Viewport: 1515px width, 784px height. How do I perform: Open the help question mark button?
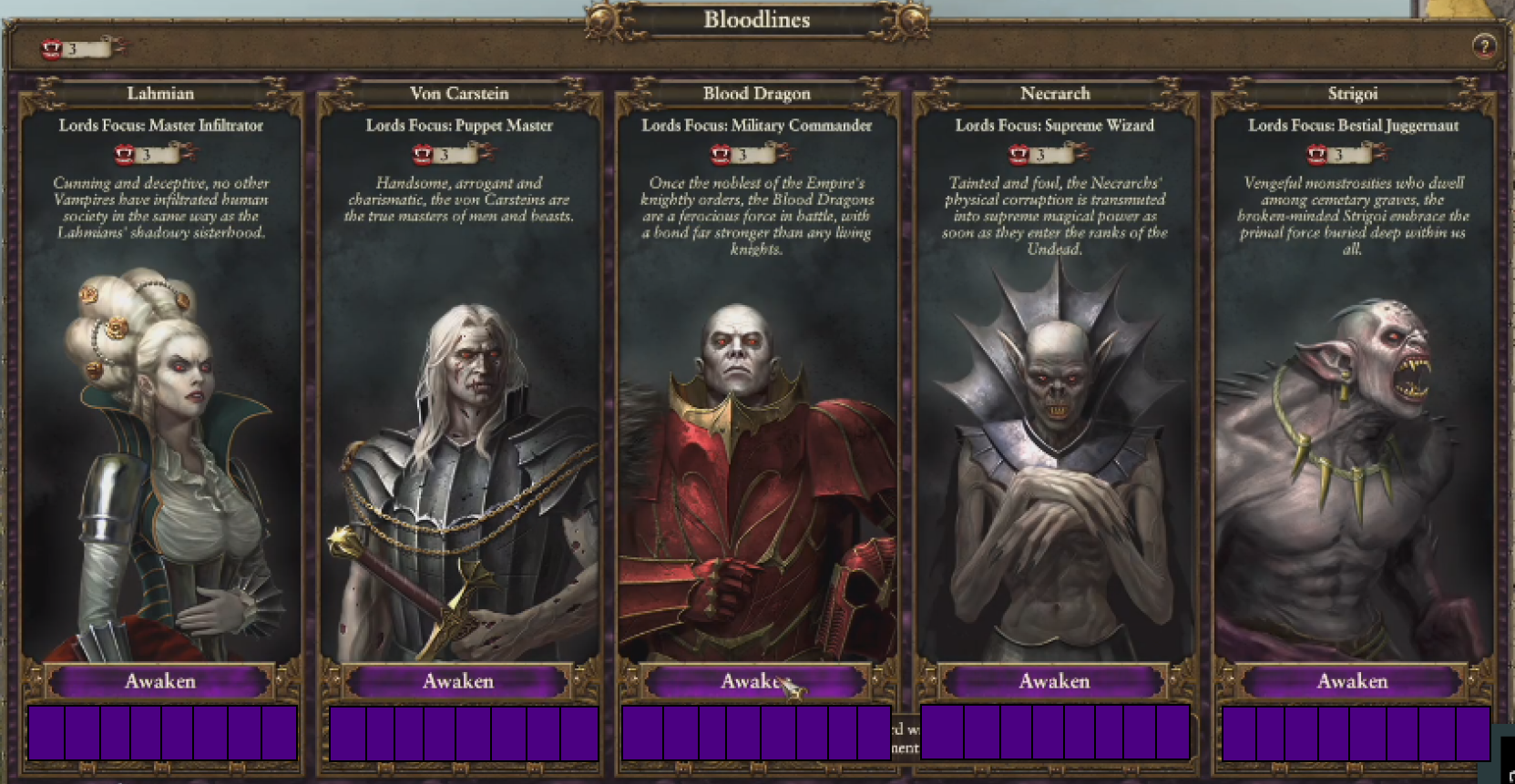(1484, 46)
